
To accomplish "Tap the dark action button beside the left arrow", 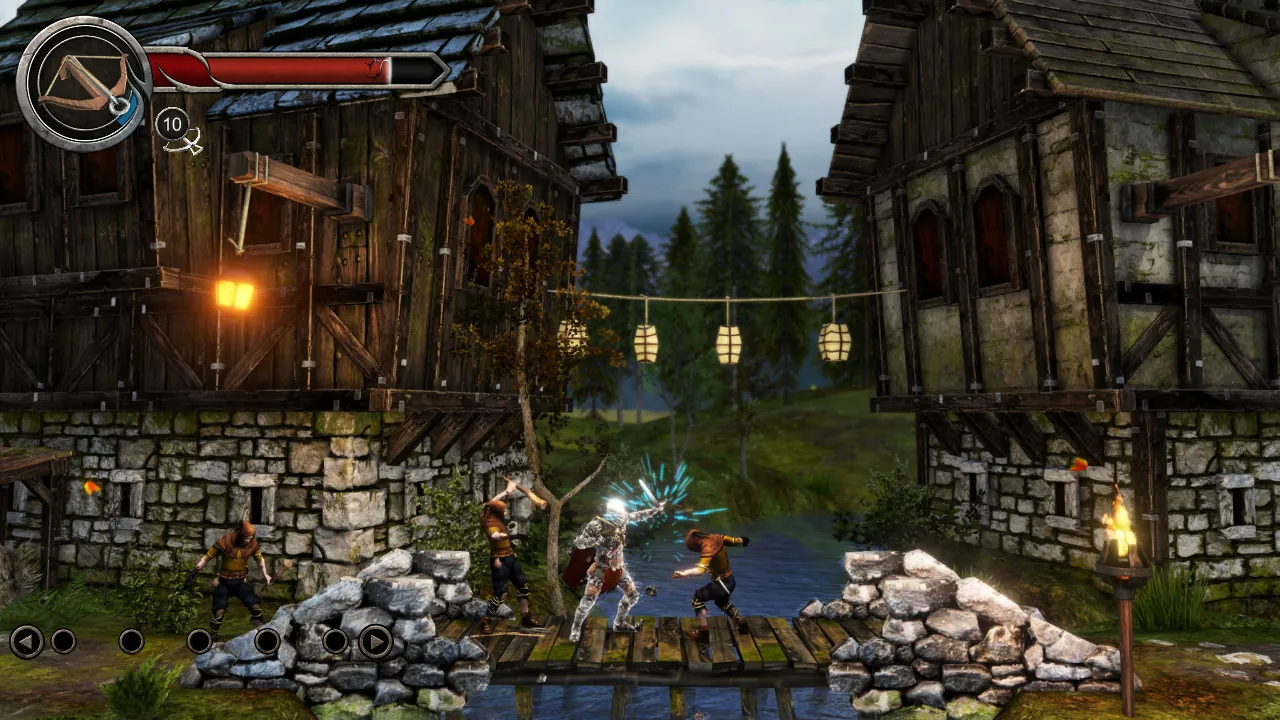I will 64,642.
